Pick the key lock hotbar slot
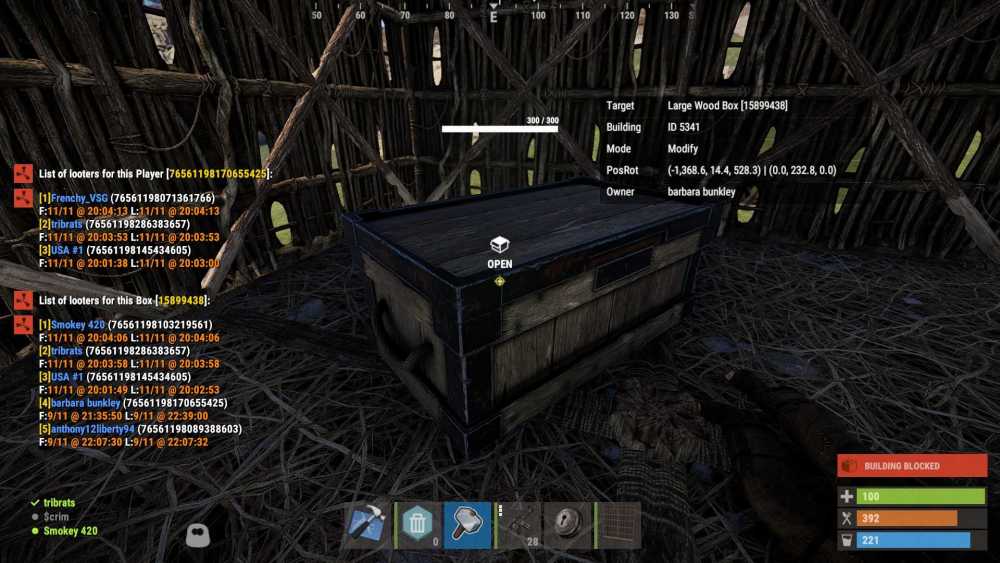Screen dimensions: 1000x563 pyautogui.click(x=568, y=525)
